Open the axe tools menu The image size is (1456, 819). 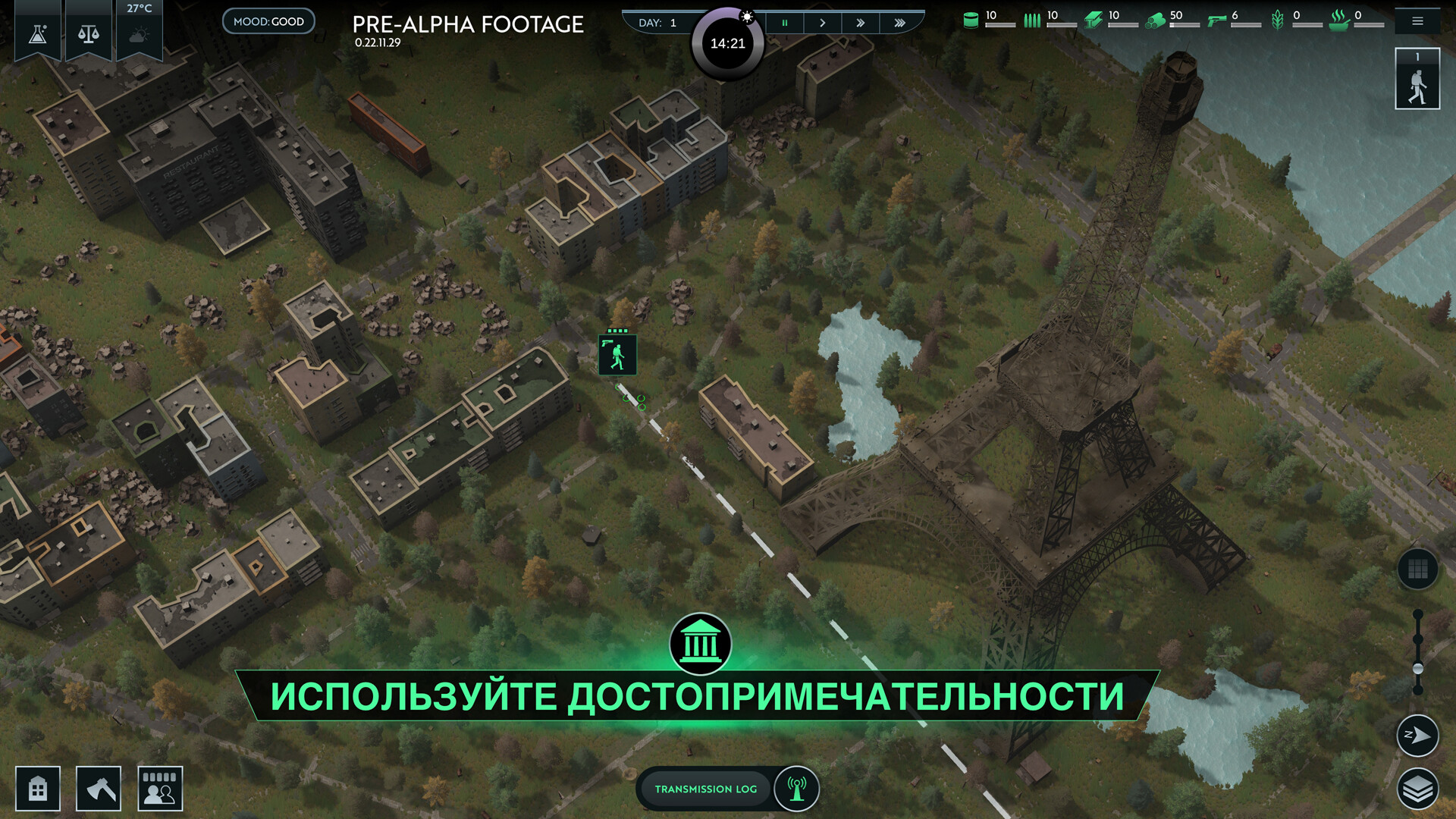(x=99, y=789)
